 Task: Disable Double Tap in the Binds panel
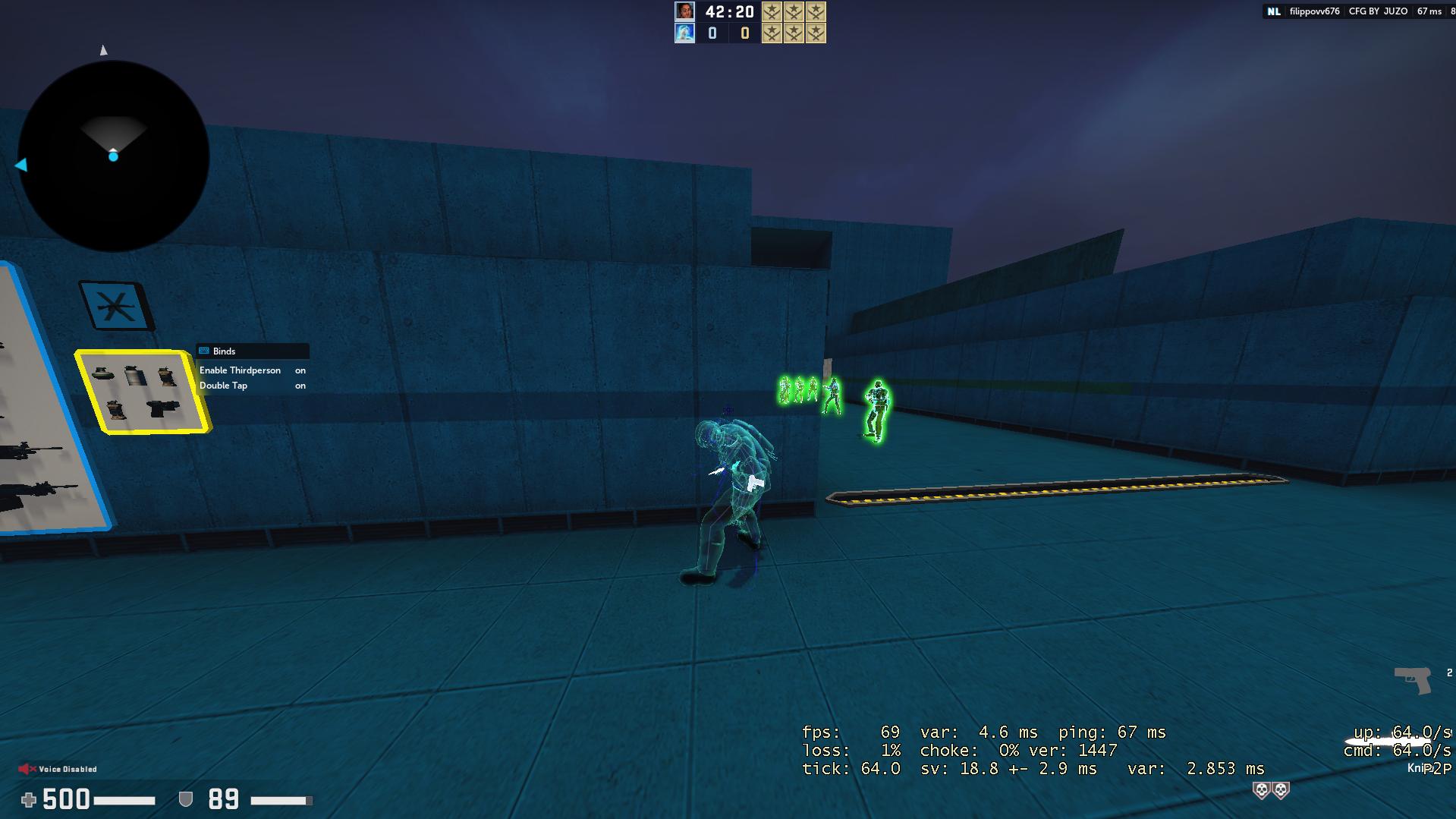(x=300, y=386)
